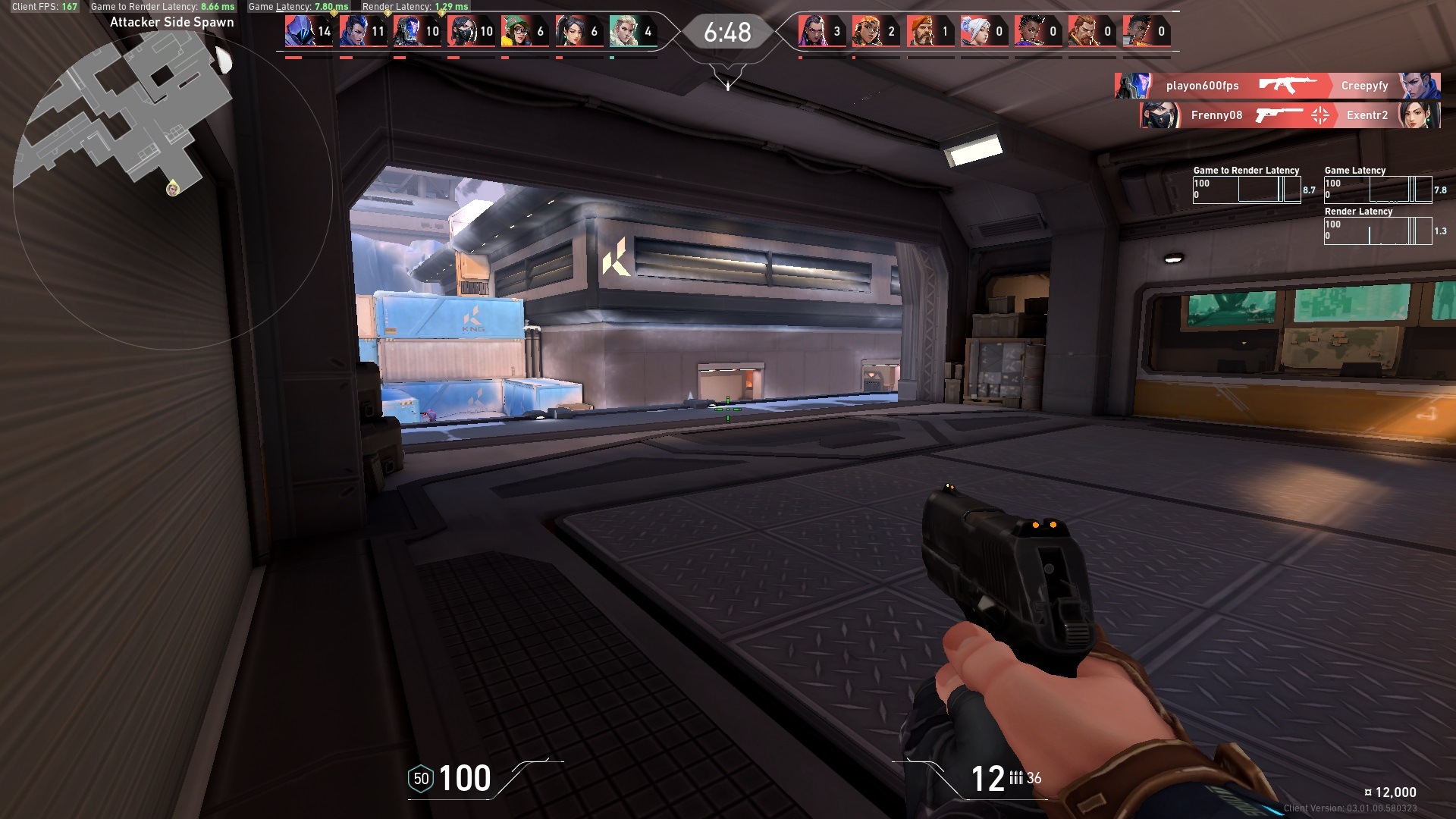This screenshot has height=819, width=1456.
Task: Click the Render Latency graph panel
Action: (1378, 231)
